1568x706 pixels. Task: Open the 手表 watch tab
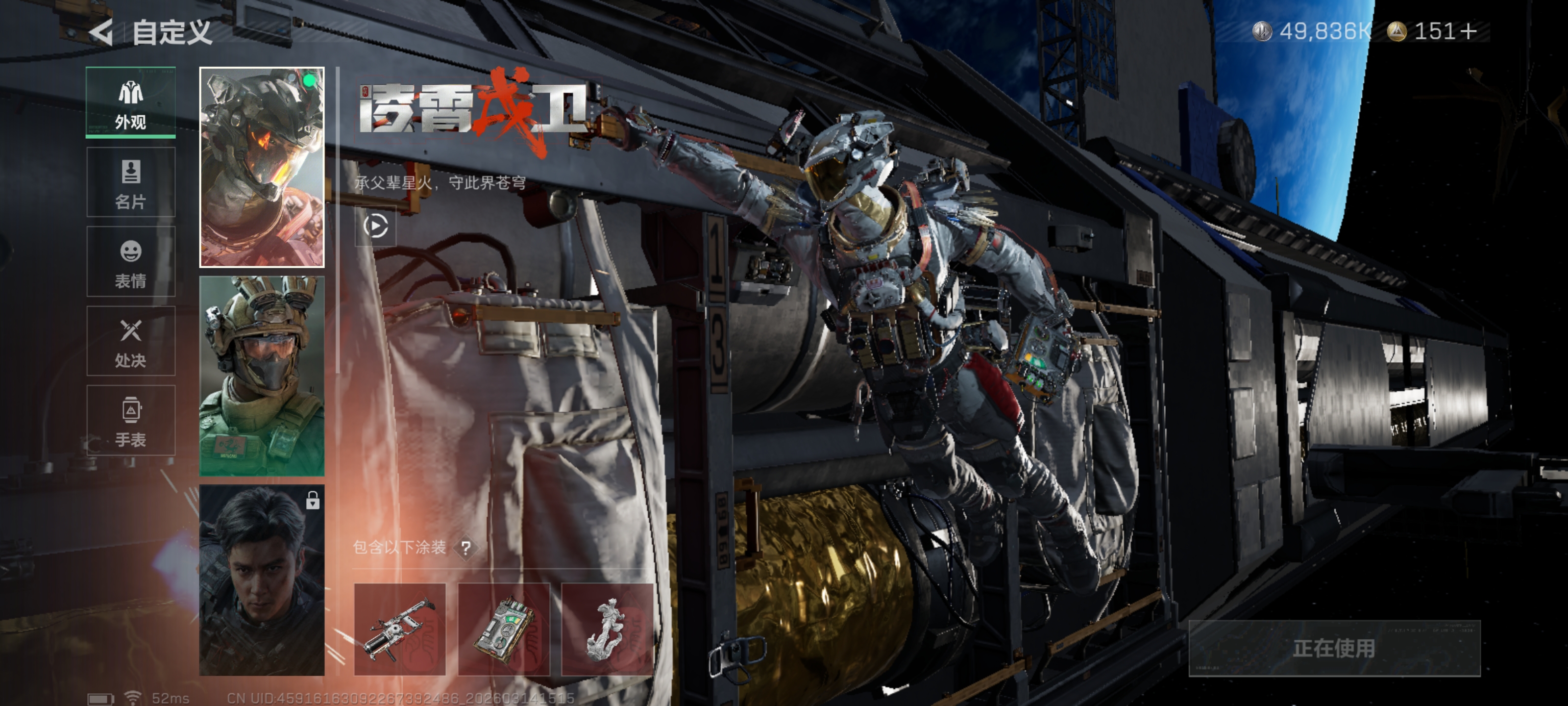131,420
